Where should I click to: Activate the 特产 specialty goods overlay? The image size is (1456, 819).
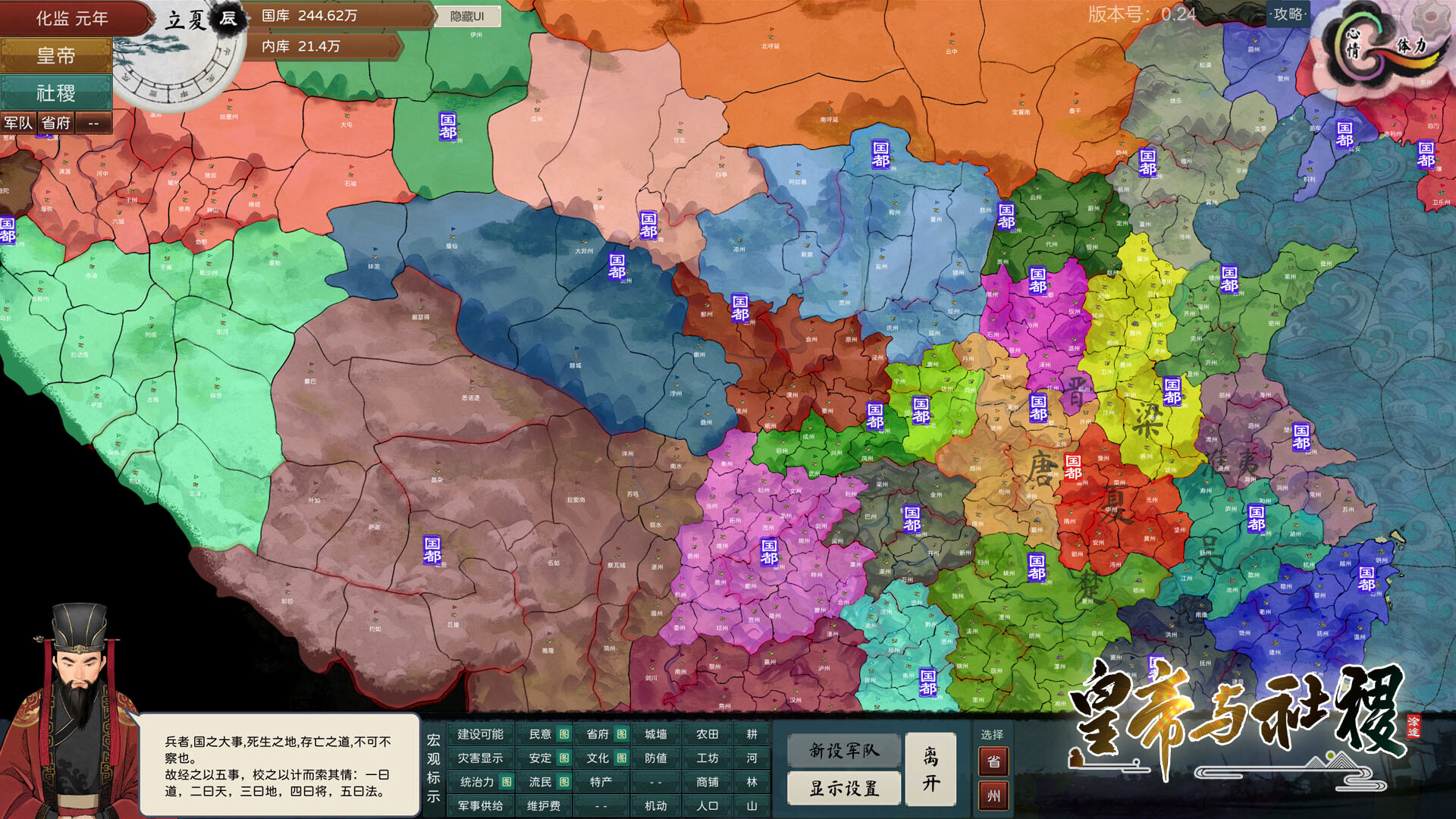click(x=601, y=782)
